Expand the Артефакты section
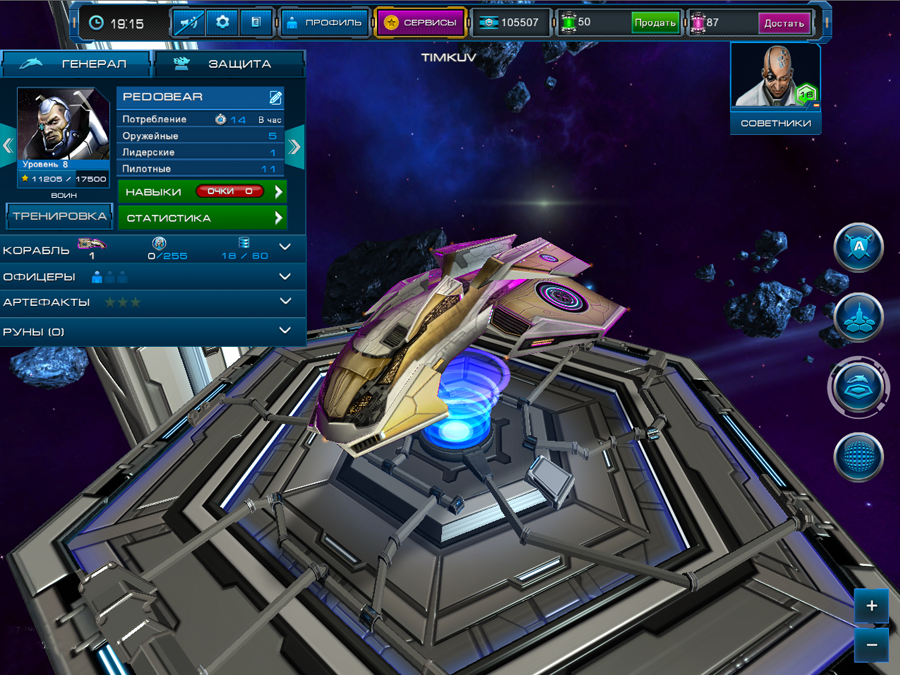Image resolution: width=900 pixels, height=675 pixels. (285, 302)
